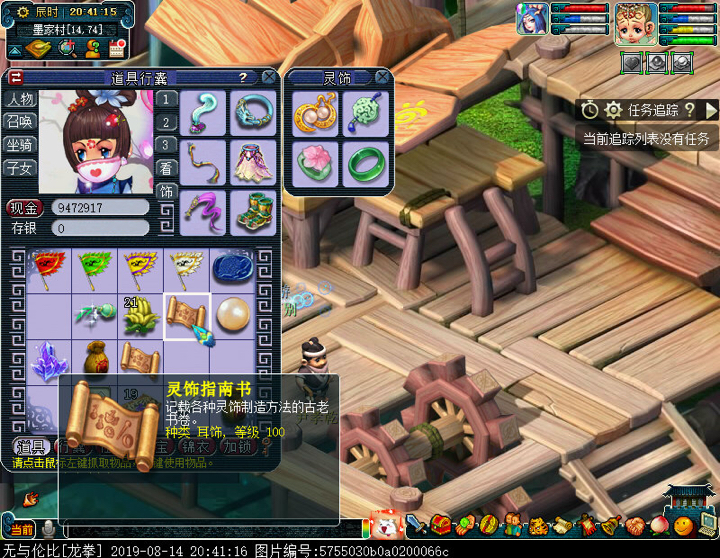Click the equipped green boots slot

(253, 211)
